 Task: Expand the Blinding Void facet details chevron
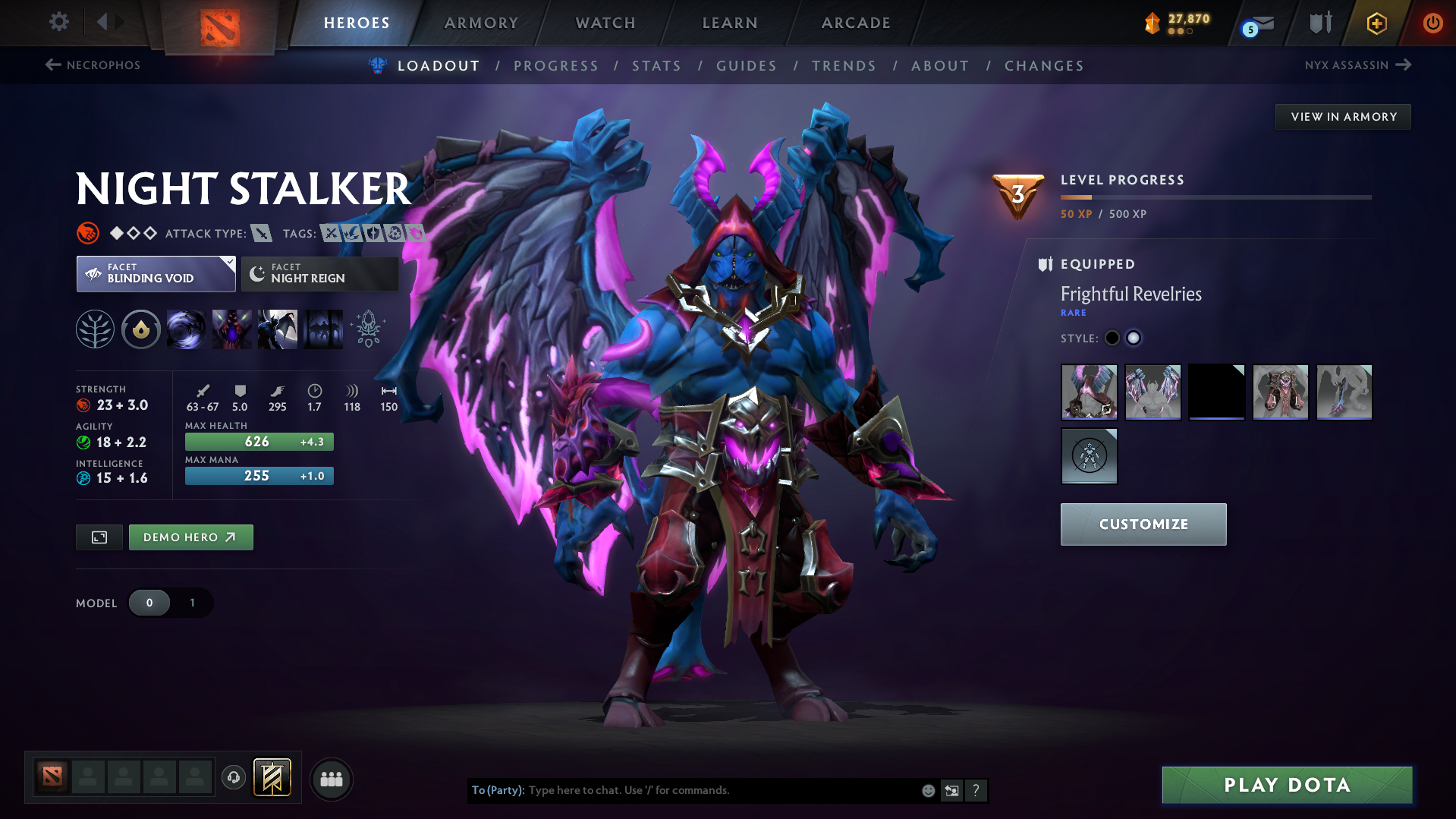[228, 262]
